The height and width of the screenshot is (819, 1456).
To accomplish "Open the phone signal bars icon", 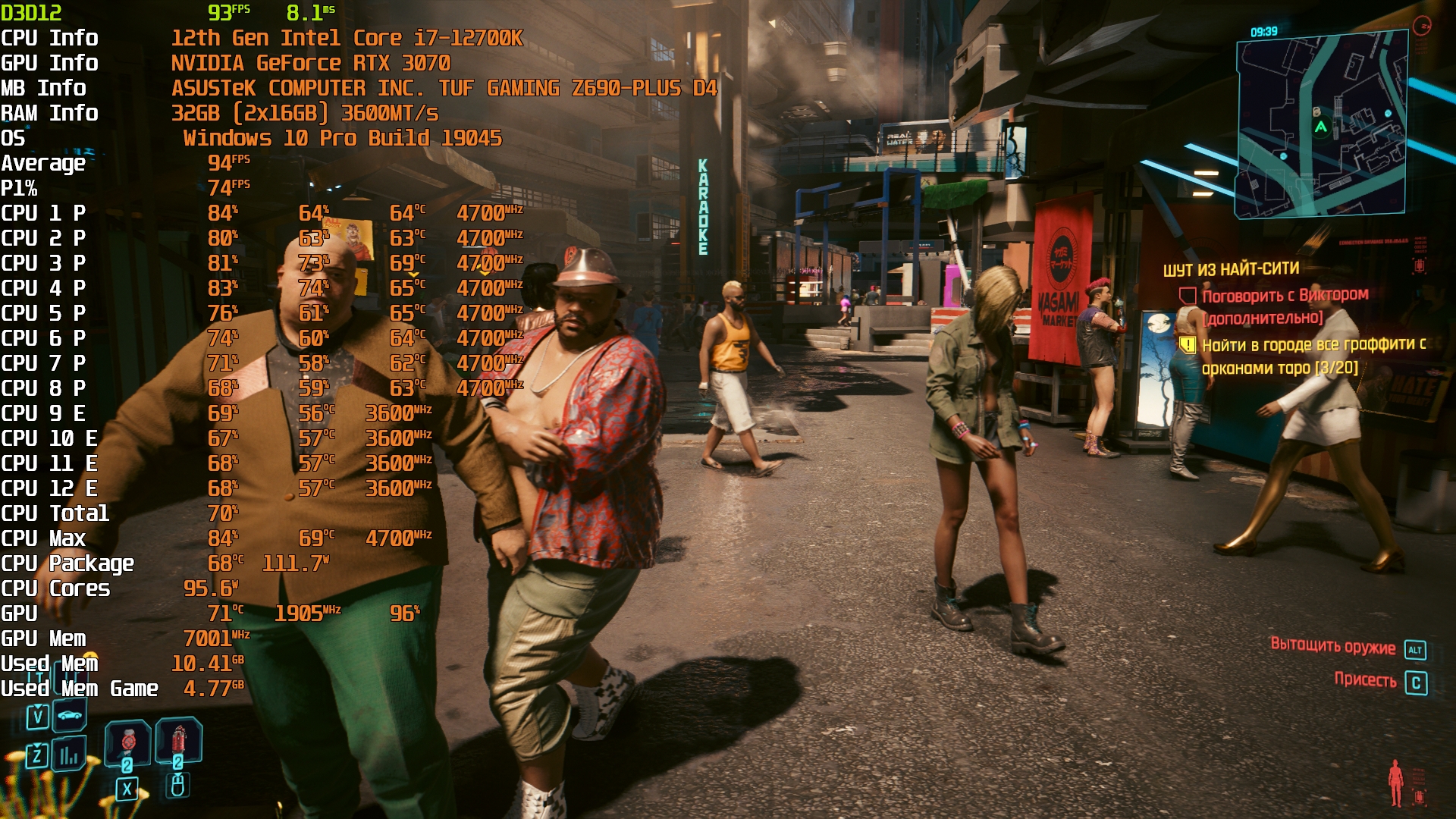I will pos(69,755).
